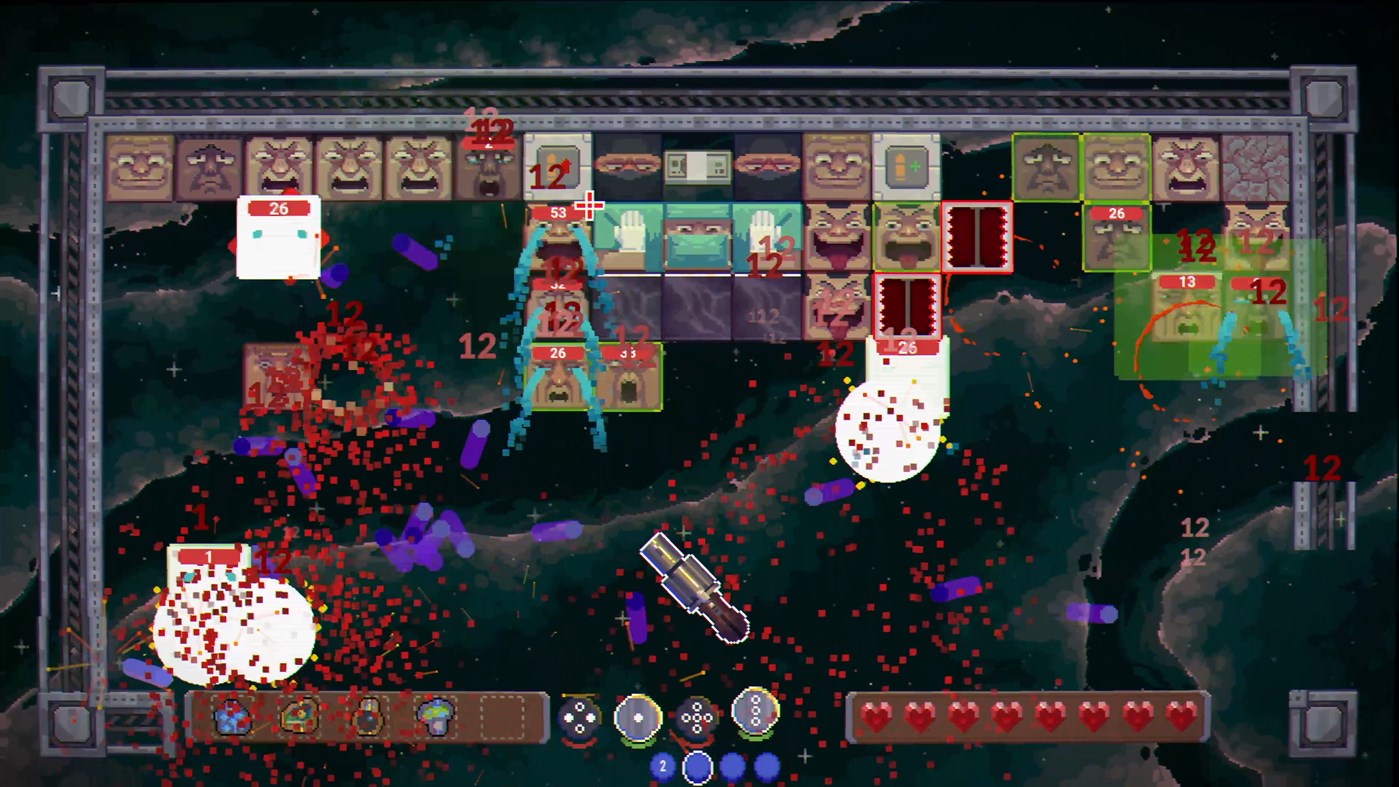The width and height of the screenshot is (1399, 787).
Task: Activate the five-dot orb ability
Action: tap(697, 717)
